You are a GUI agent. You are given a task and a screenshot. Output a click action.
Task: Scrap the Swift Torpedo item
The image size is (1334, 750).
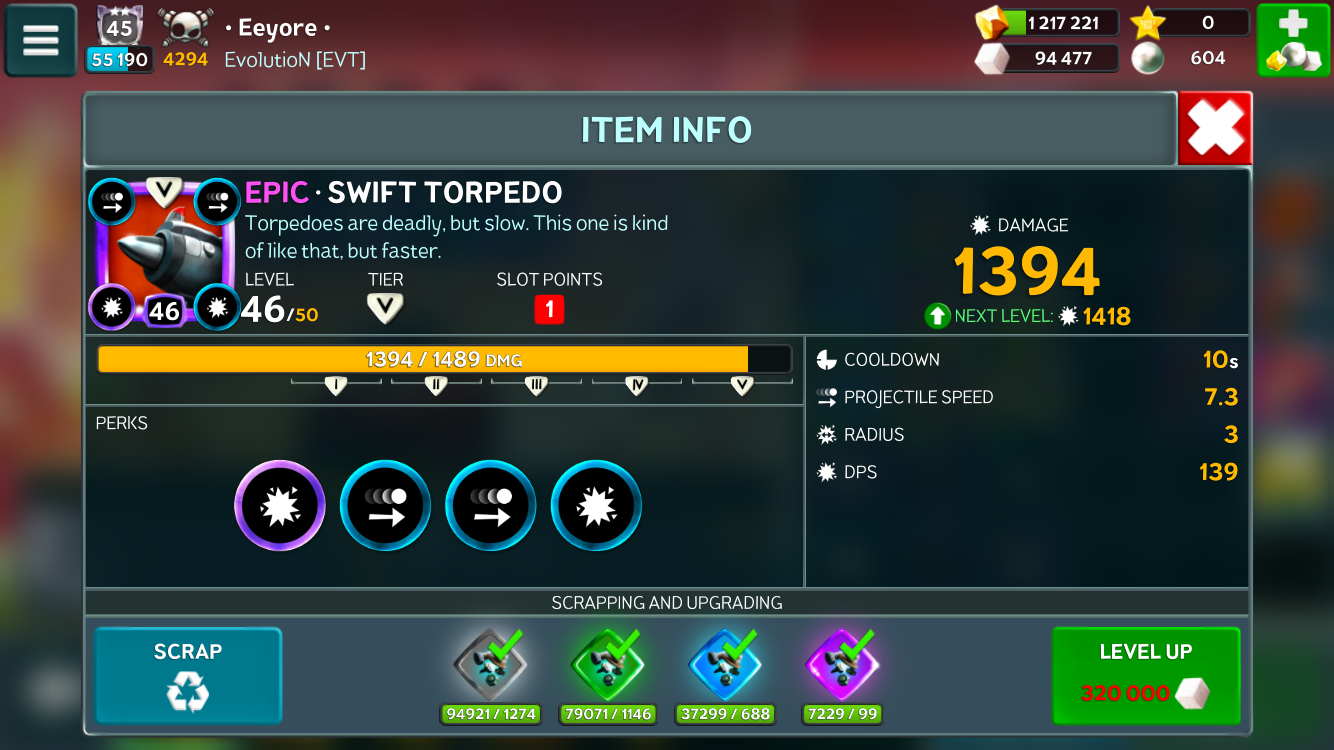pyautogui.click(x=188, y=675)
